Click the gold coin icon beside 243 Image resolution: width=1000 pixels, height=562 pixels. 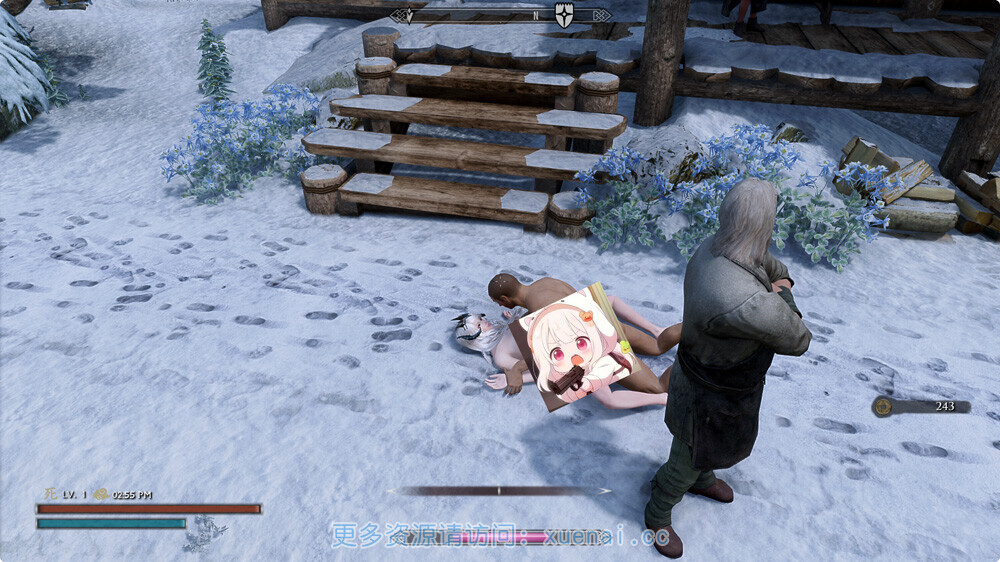click(x=882, y=406)
